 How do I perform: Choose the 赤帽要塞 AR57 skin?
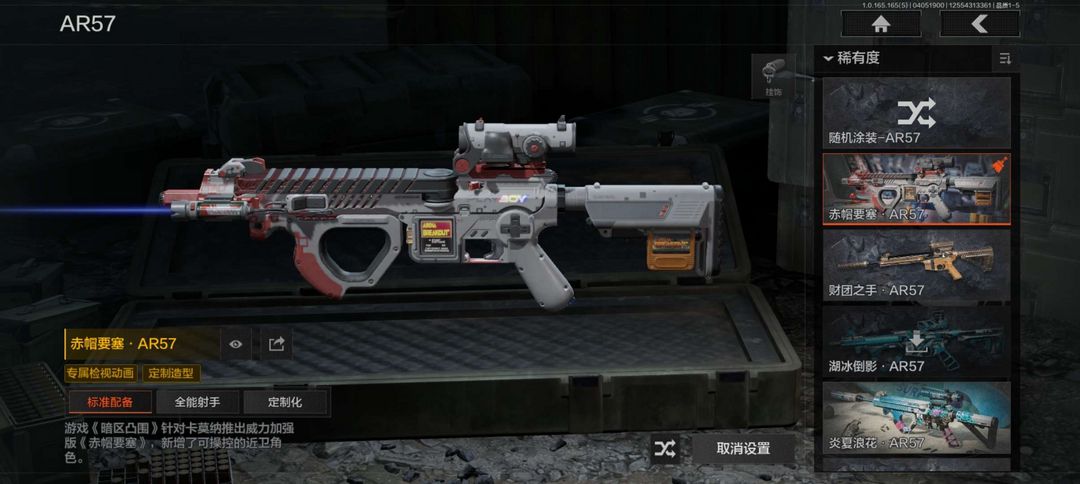click(x=916, y=189)
